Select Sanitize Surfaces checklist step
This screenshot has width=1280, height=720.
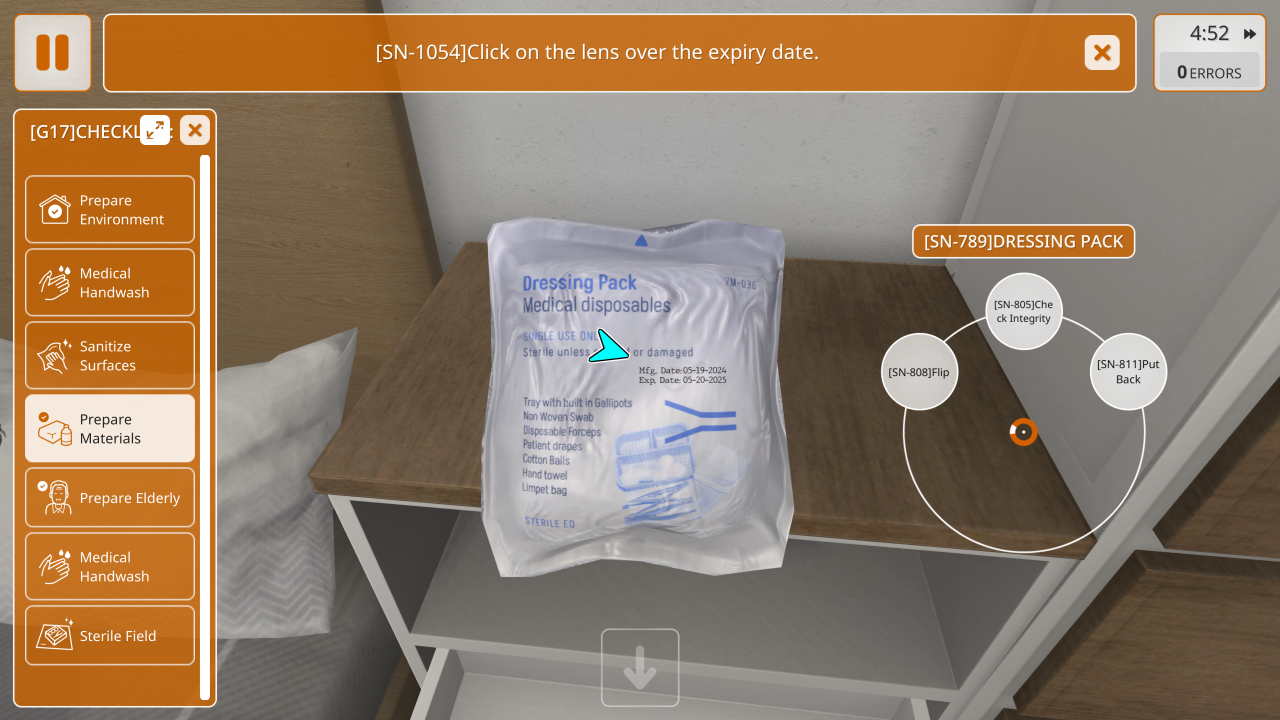(110, 356)
